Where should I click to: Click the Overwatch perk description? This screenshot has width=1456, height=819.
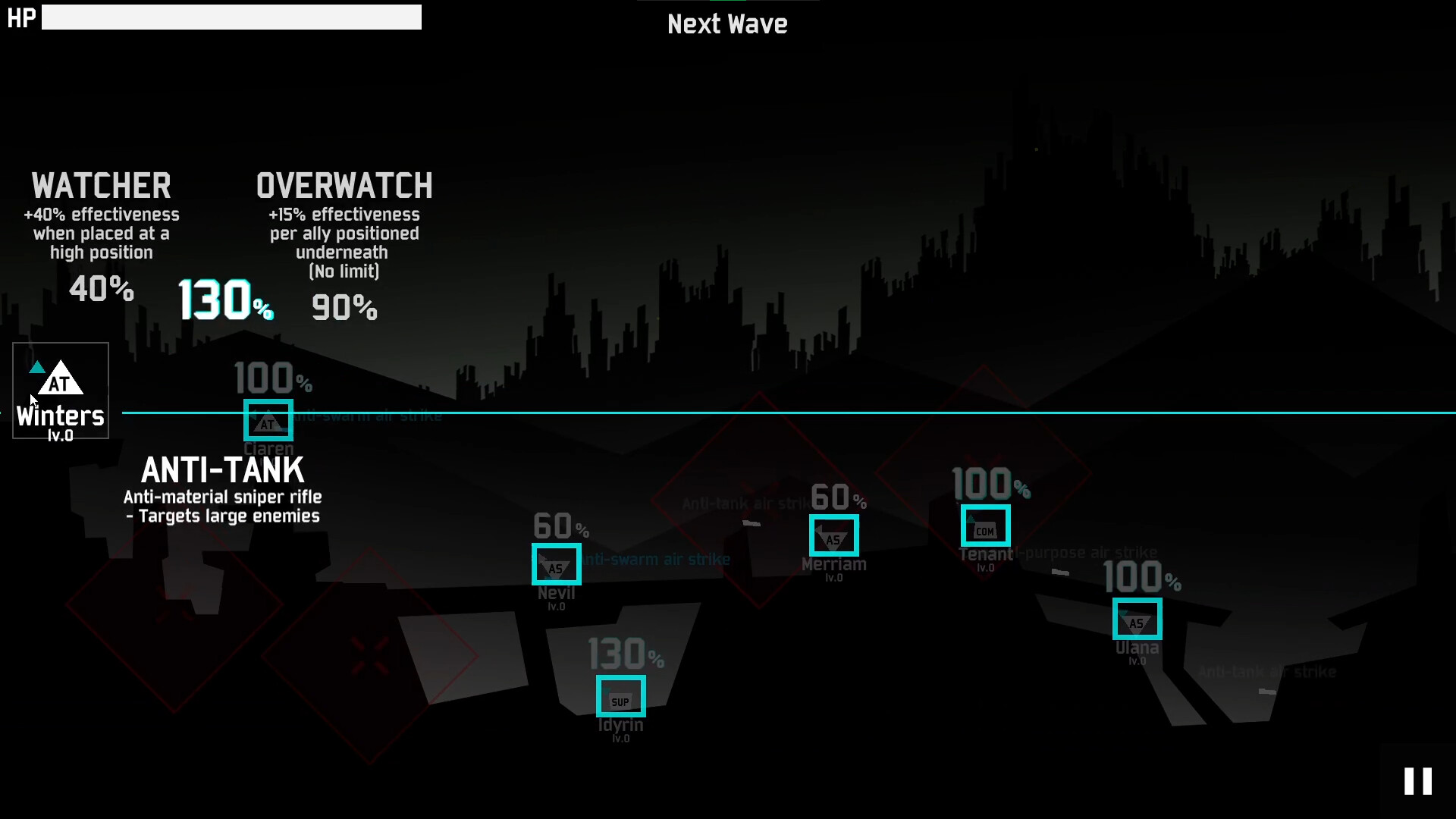[x=344, y=243]
